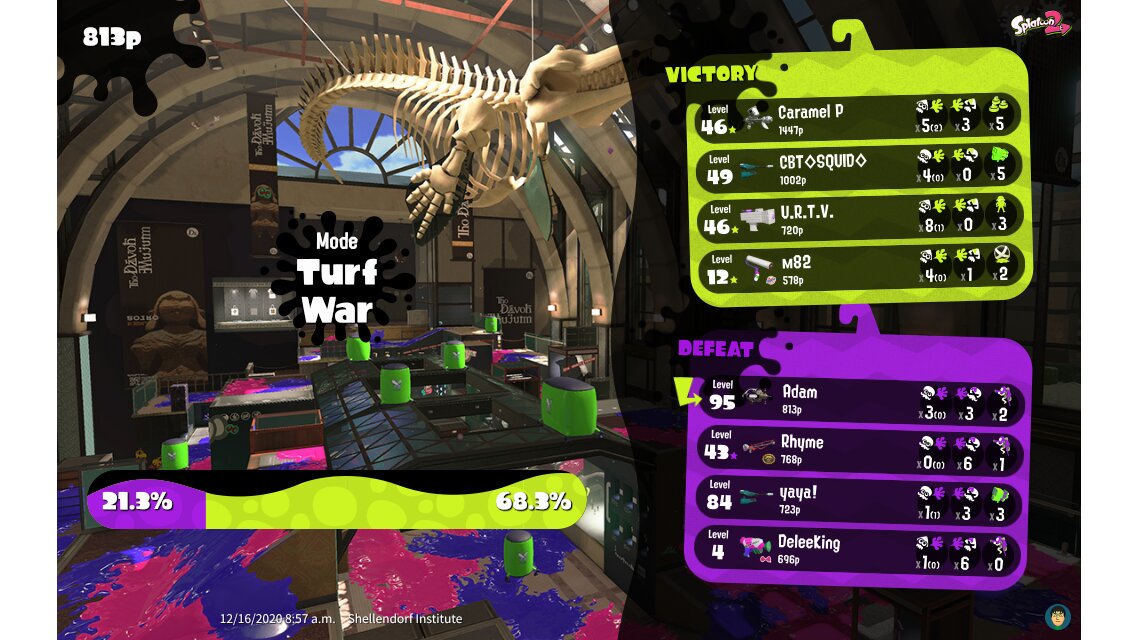Click the Splatoon 2 logo
Image resolution: width=1138 pixels, height=640 pixels.
click(x=1040, y=26)
